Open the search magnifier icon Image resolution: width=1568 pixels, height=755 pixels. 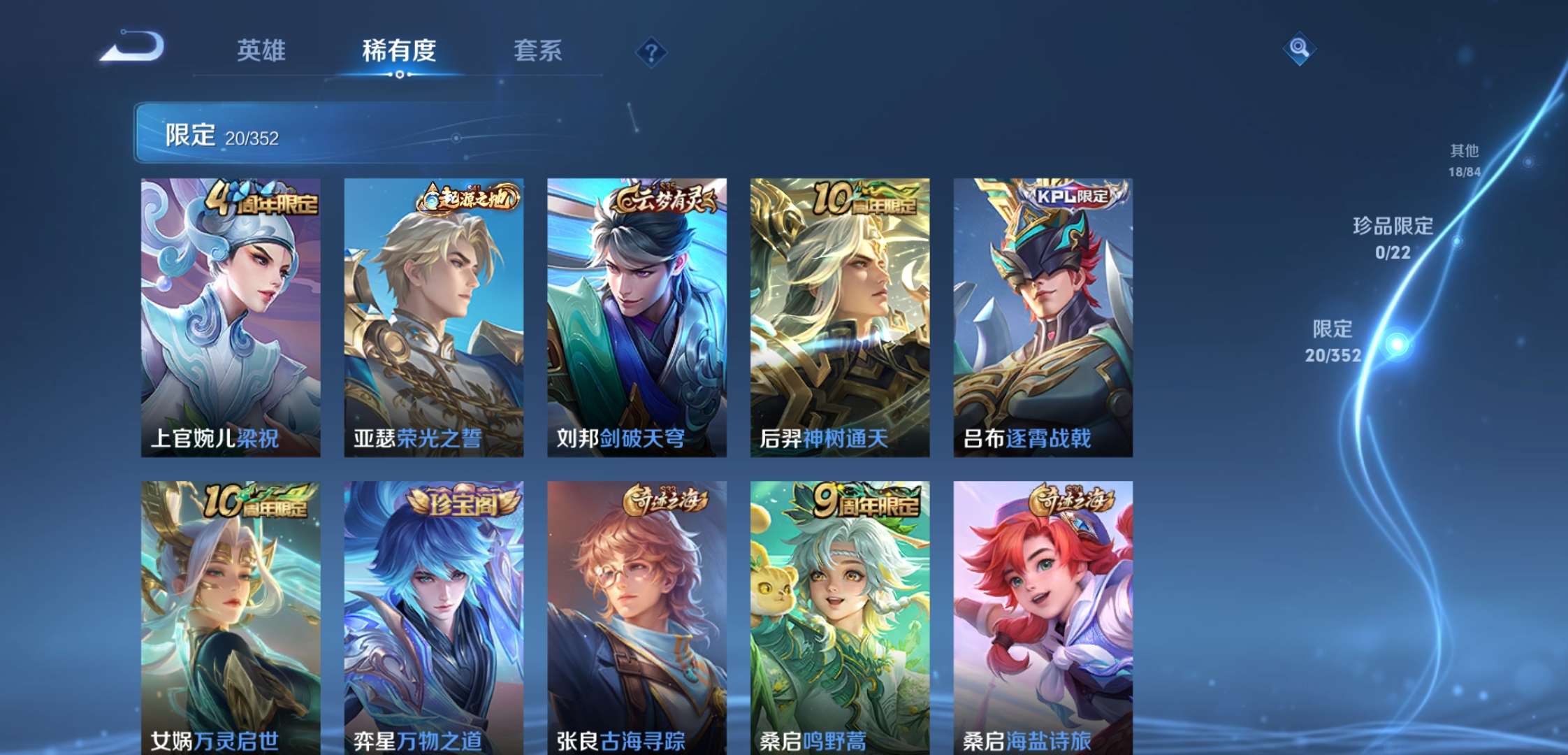click(1298, 49)
